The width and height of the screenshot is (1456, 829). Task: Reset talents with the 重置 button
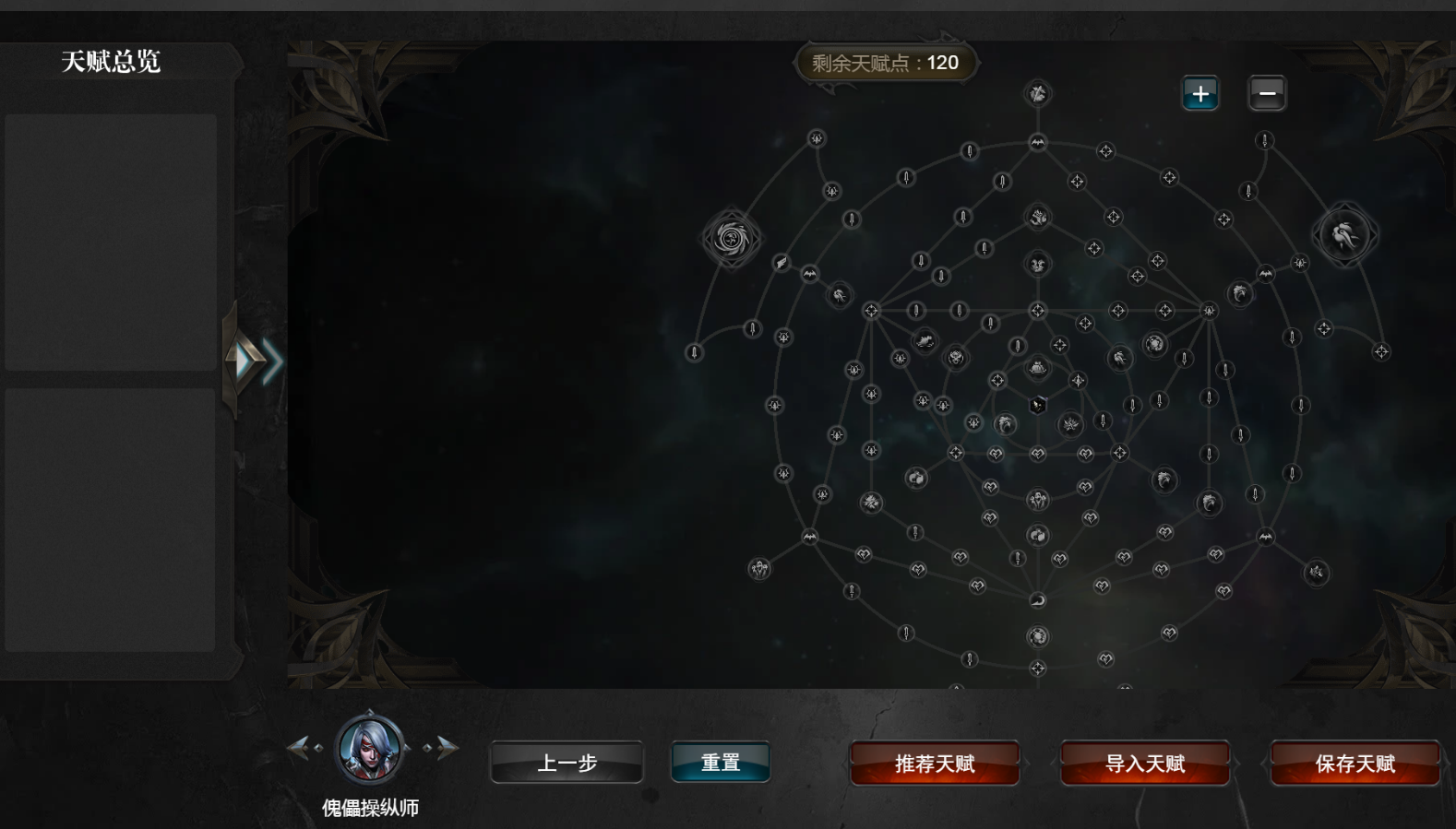pyautogui.click(x=721, y=763)
